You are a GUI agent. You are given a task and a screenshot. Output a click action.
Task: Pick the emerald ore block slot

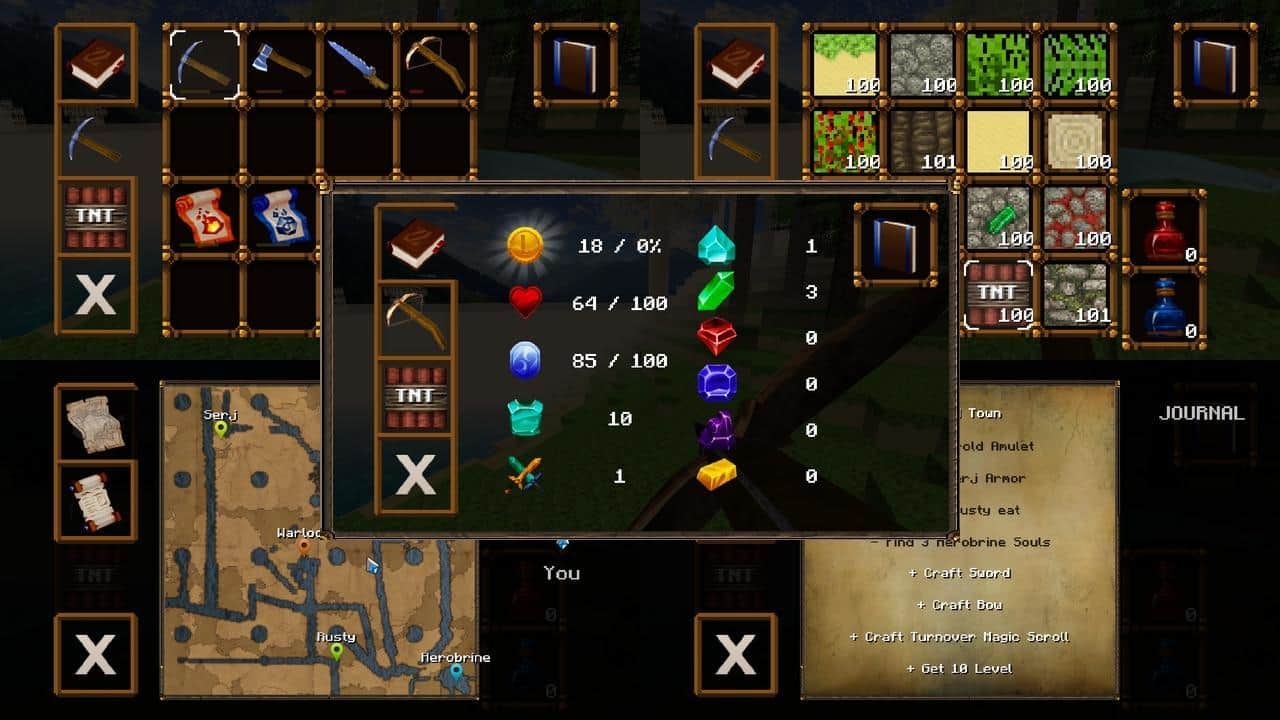(x=998, y=218)
